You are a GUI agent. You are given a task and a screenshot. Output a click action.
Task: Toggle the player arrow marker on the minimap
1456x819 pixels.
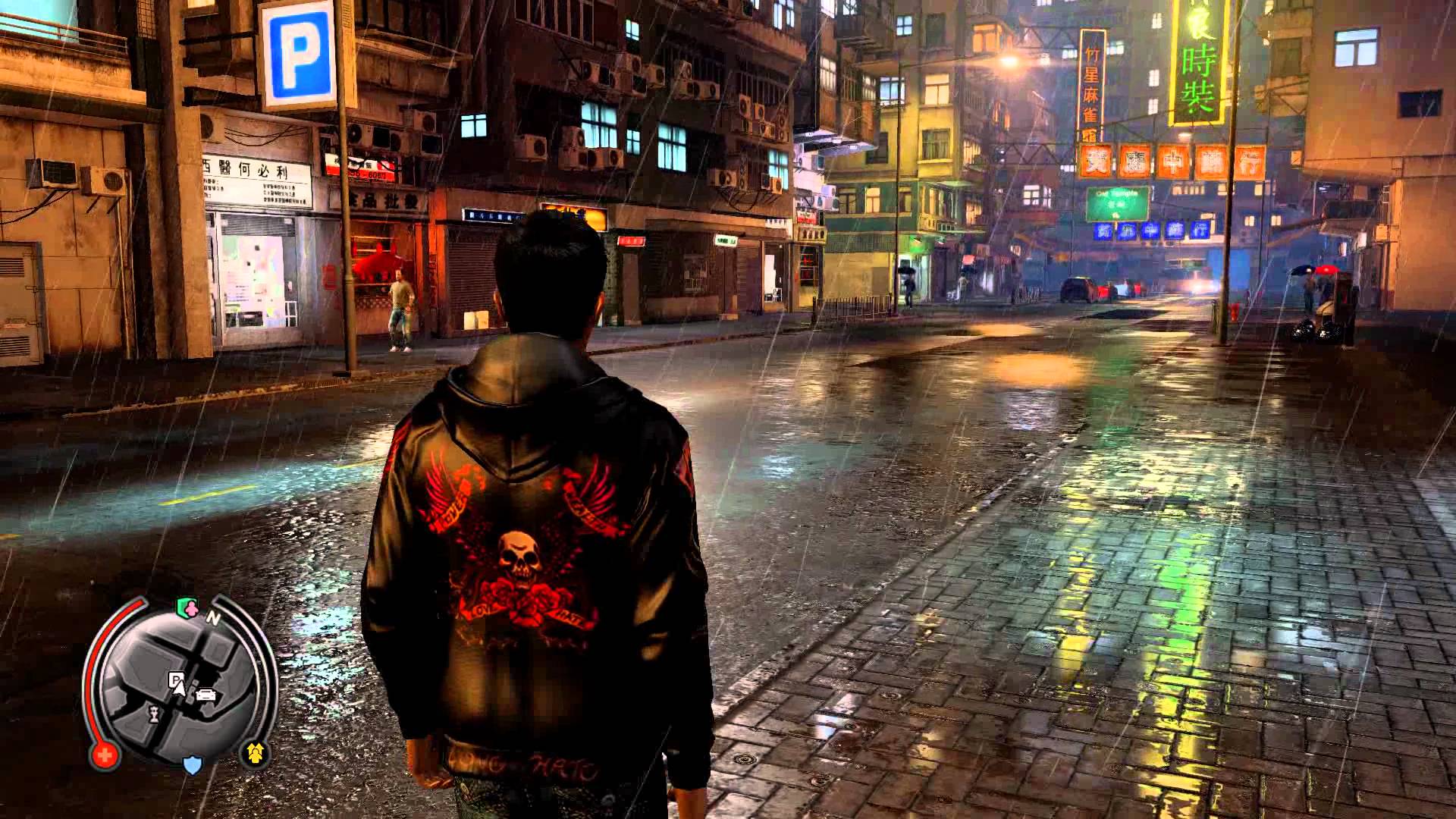point(180,687)
